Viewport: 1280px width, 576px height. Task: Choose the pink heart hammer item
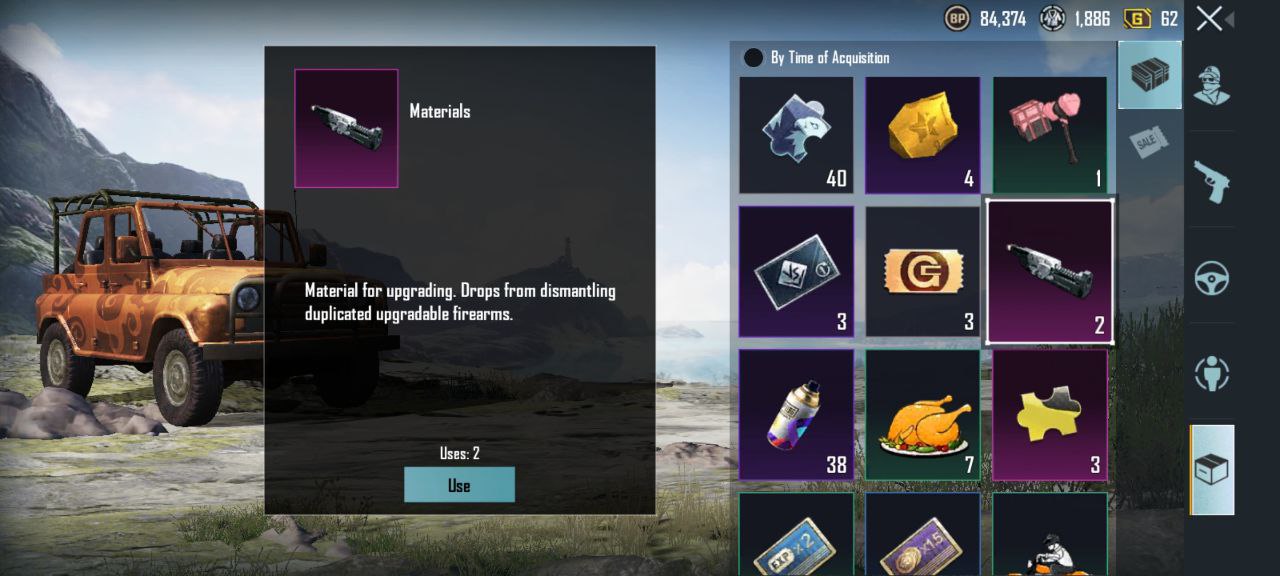tap(1049, 134)
